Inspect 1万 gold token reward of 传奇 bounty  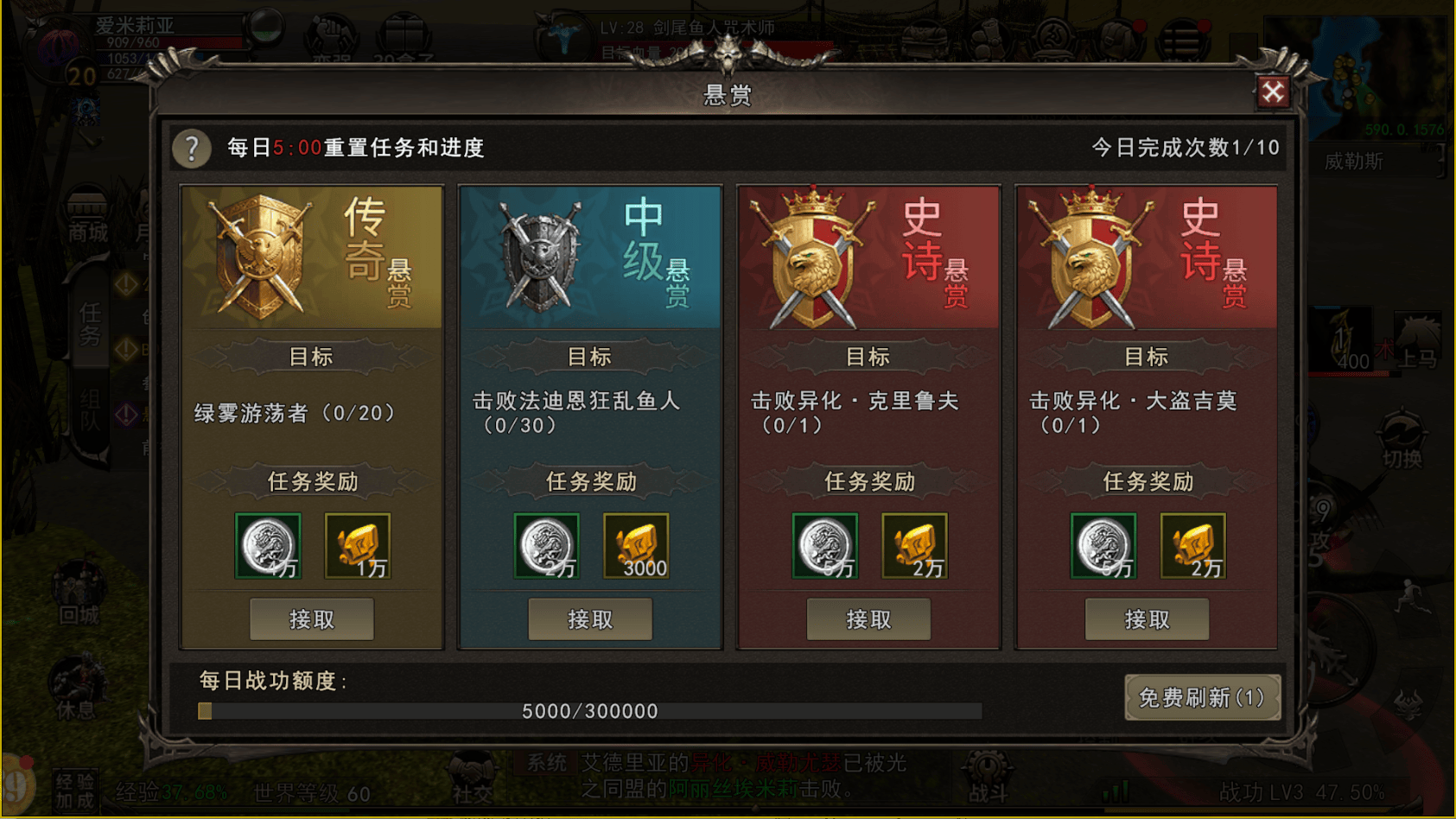[358, 546]
